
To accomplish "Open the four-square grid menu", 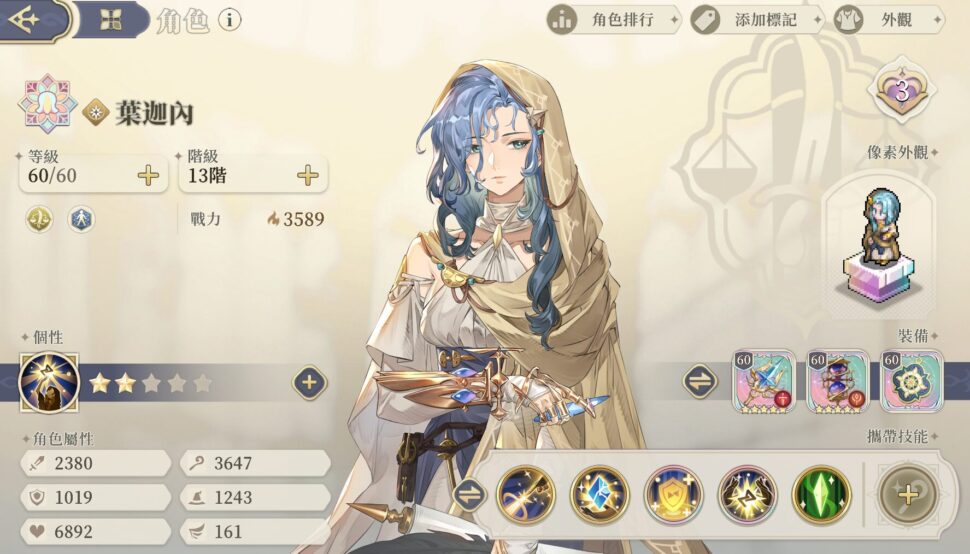I will tap(110, 19).
